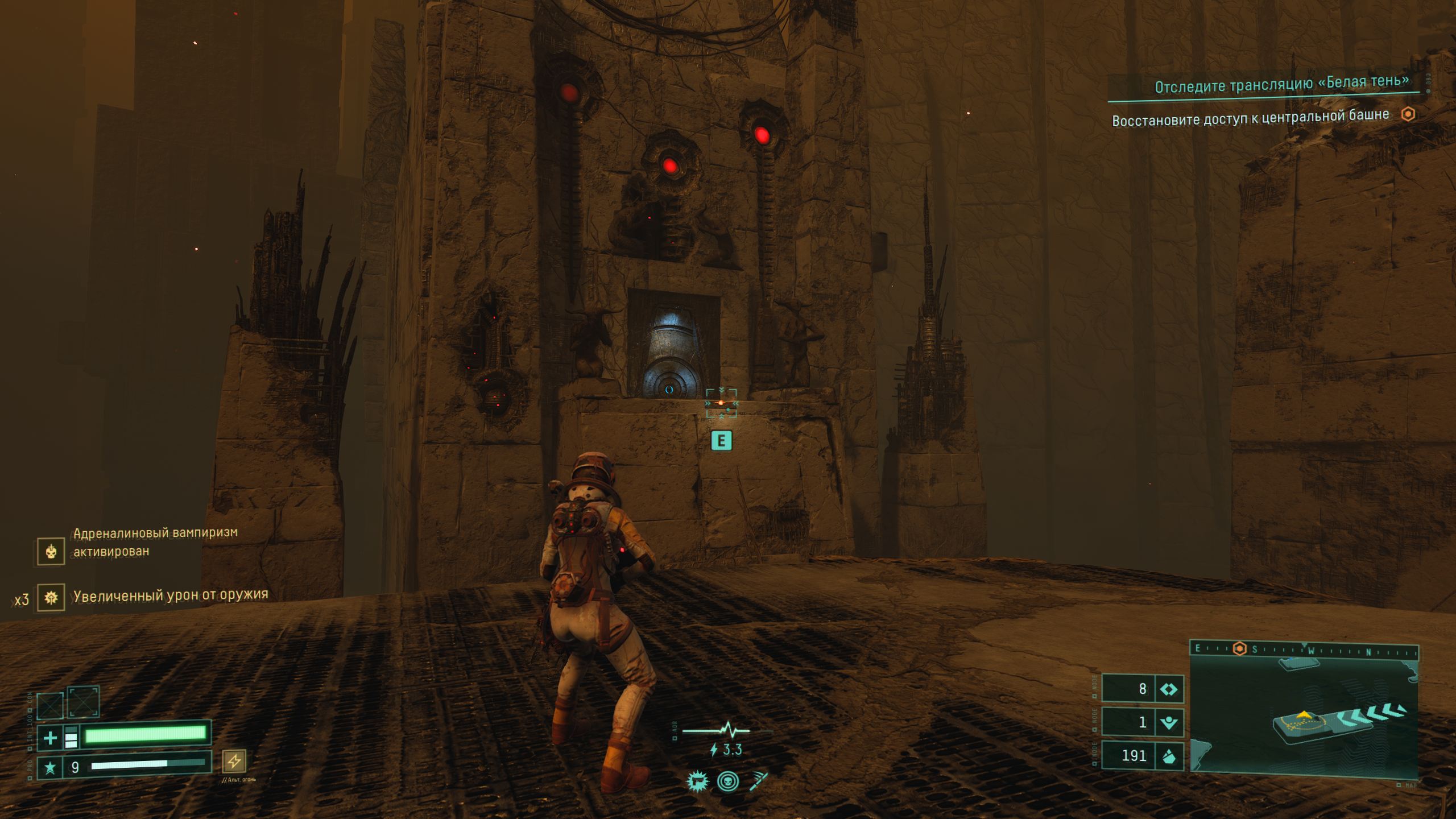This screenshot has height=819, width=1456.
Task: Click the Увеличенный урон от оружия icon
Action: [51, 598]
